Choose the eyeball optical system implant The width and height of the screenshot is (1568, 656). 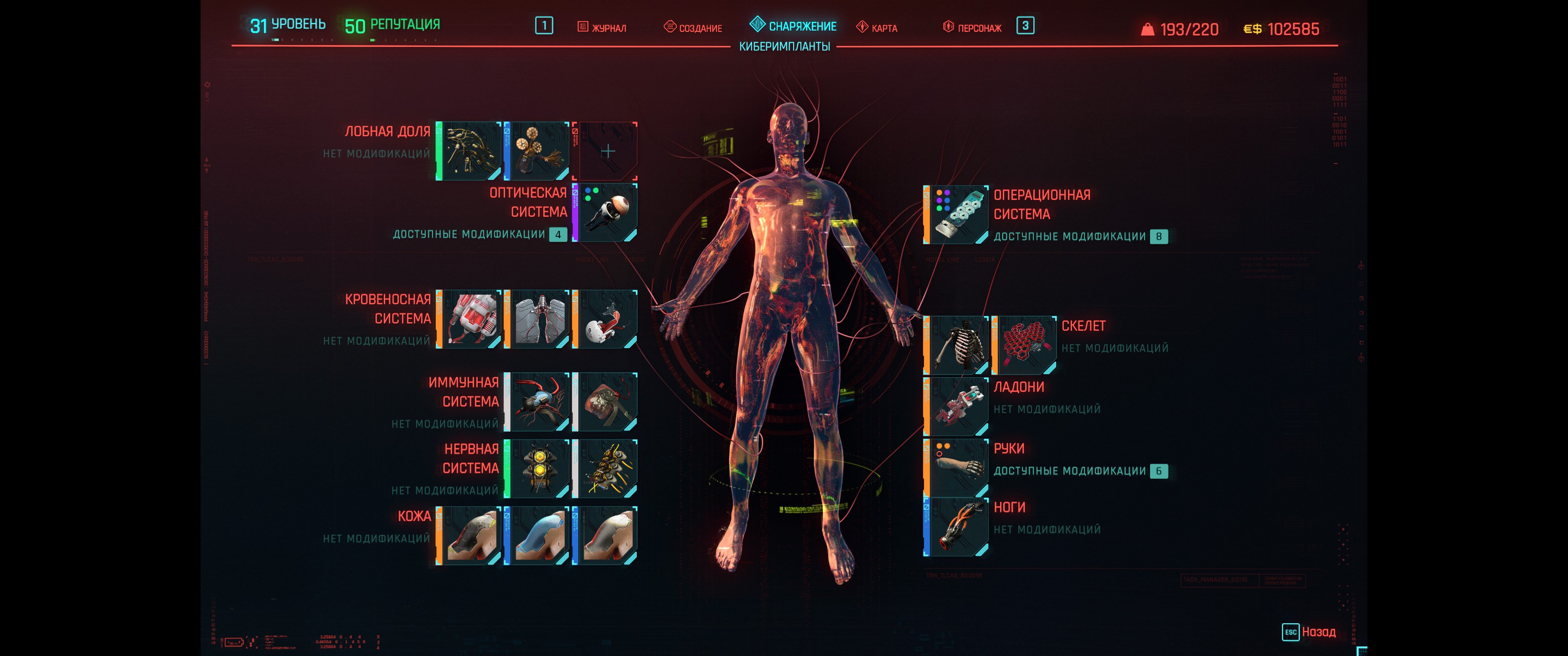[607, 212]
